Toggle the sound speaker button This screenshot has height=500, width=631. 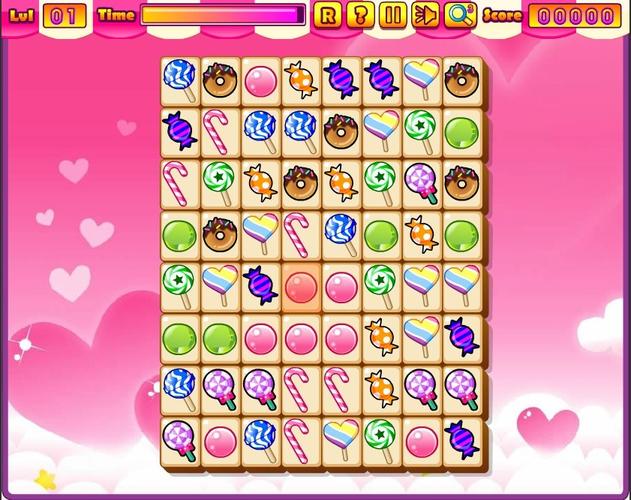tap(425, 15)
